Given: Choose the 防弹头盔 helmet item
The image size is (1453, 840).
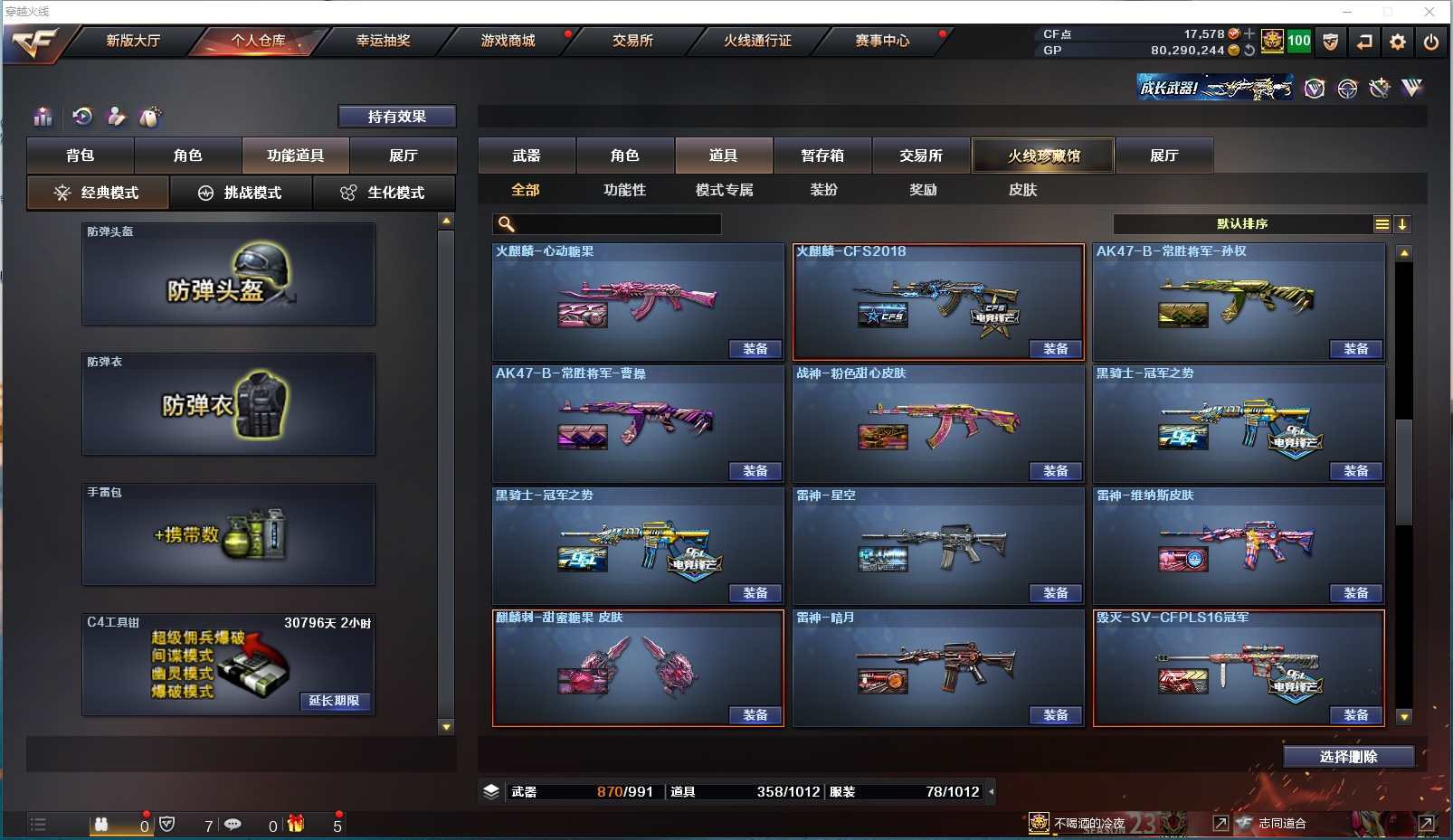Looking at the screenshot, I should click(x=228, y=274).
